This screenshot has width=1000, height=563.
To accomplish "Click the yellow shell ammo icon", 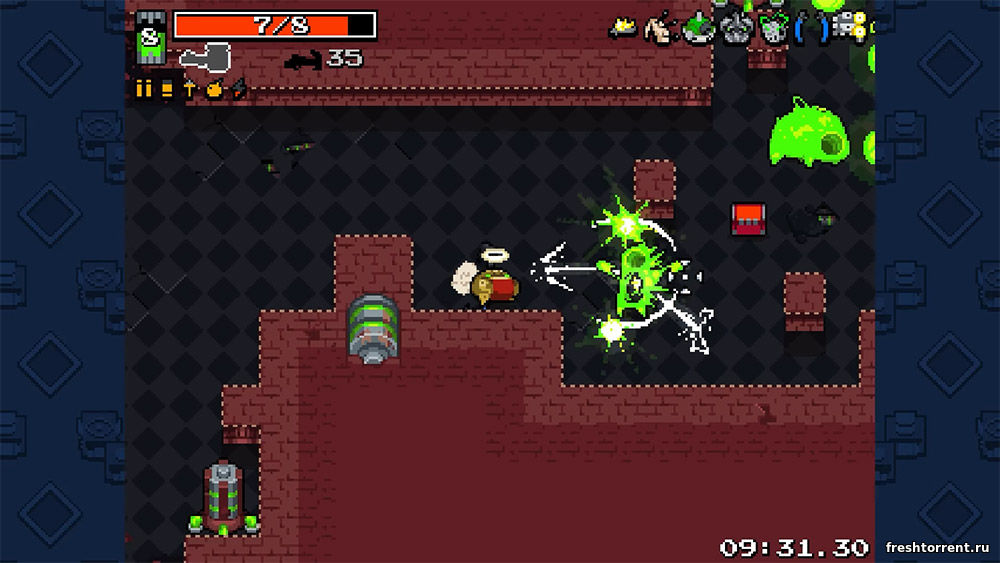I will point(166,89).
